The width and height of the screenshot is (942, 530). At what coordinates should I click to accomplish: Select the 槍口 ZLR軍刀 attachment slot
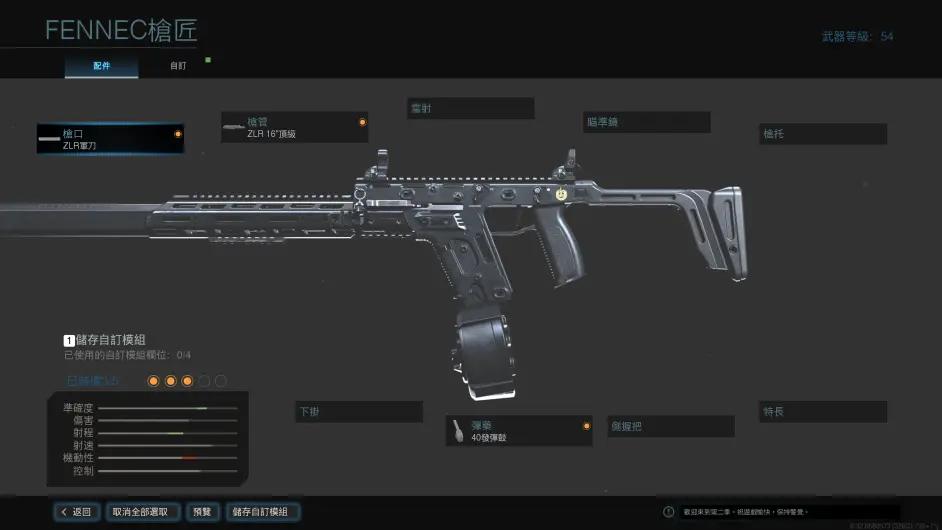tap(110, 139)
